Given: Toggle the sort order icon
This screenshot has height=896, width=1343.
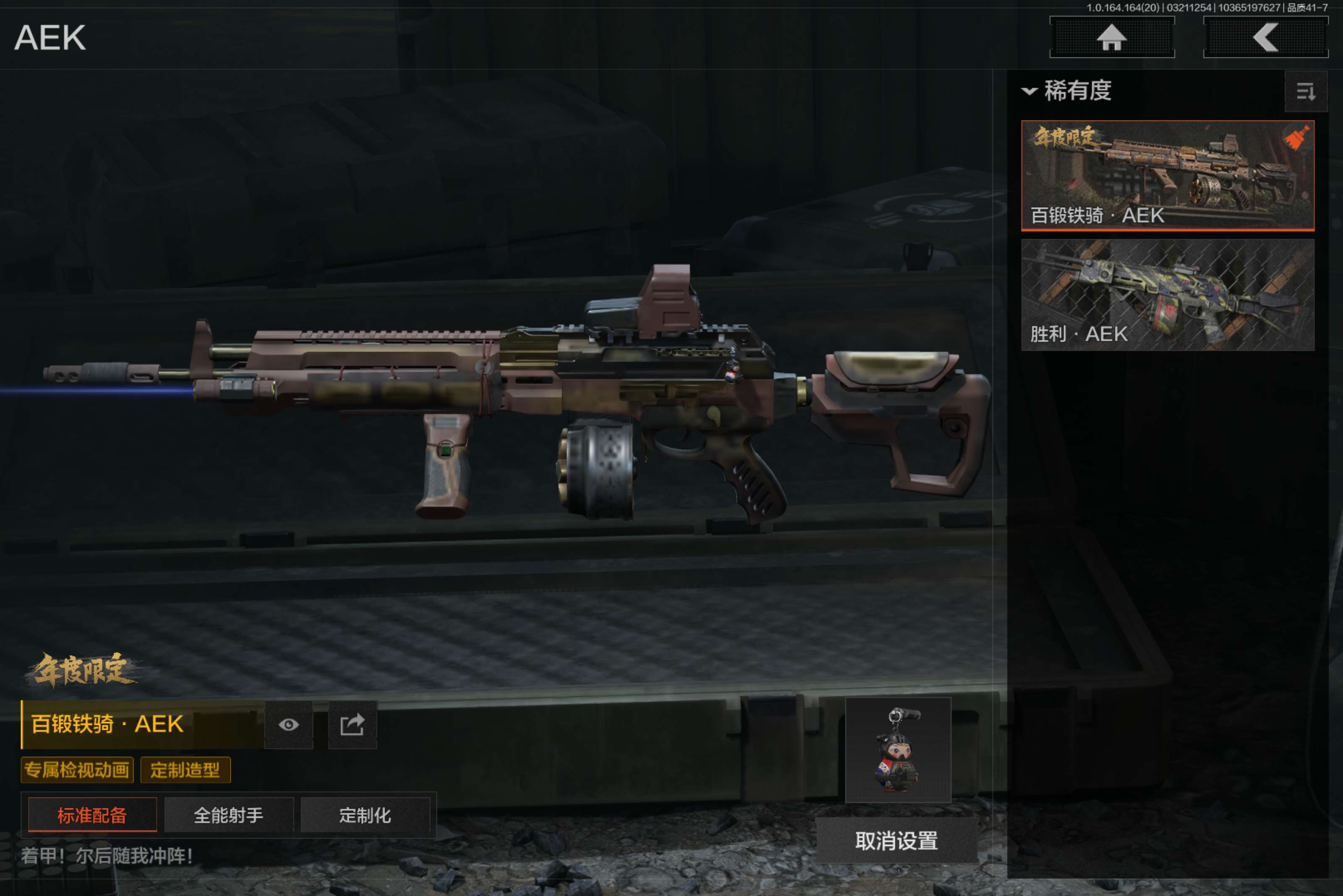Looking at the screenshot, I should [1305, 91].
